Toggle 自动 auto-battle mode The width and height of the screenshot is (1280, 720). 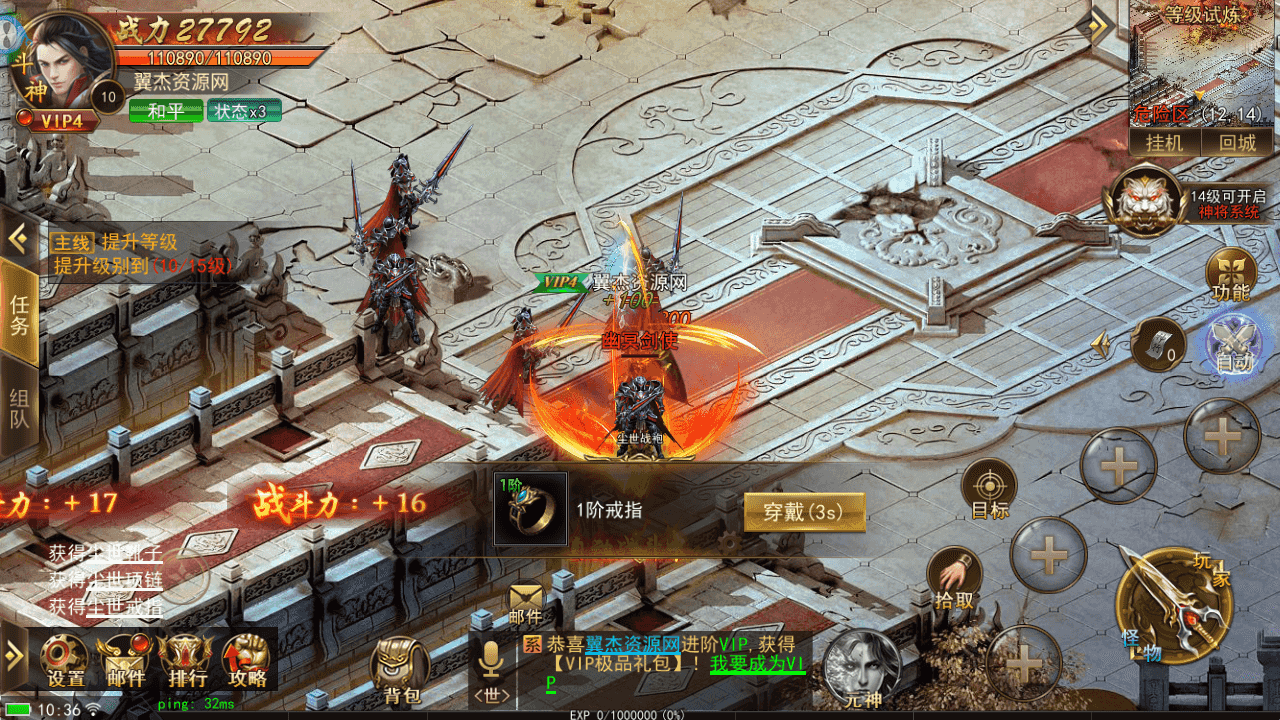point(1234,345)
